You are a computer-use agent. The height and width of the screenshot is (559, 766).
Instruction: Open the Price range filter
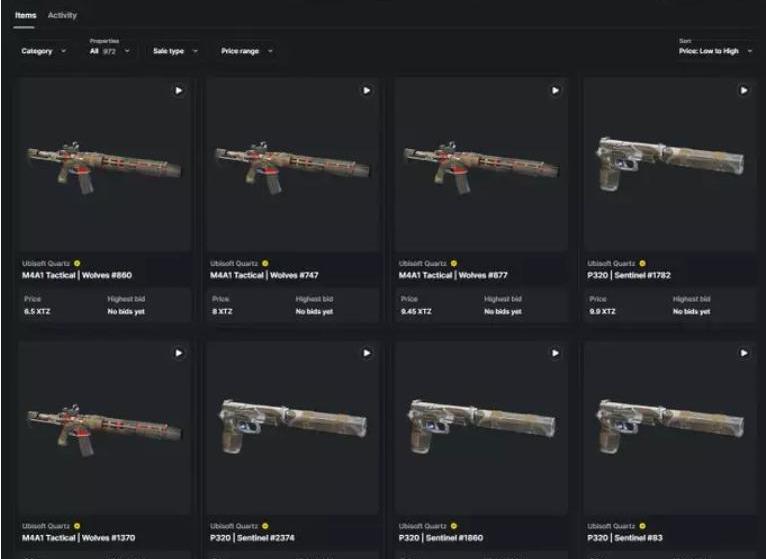tap(246, 50)
